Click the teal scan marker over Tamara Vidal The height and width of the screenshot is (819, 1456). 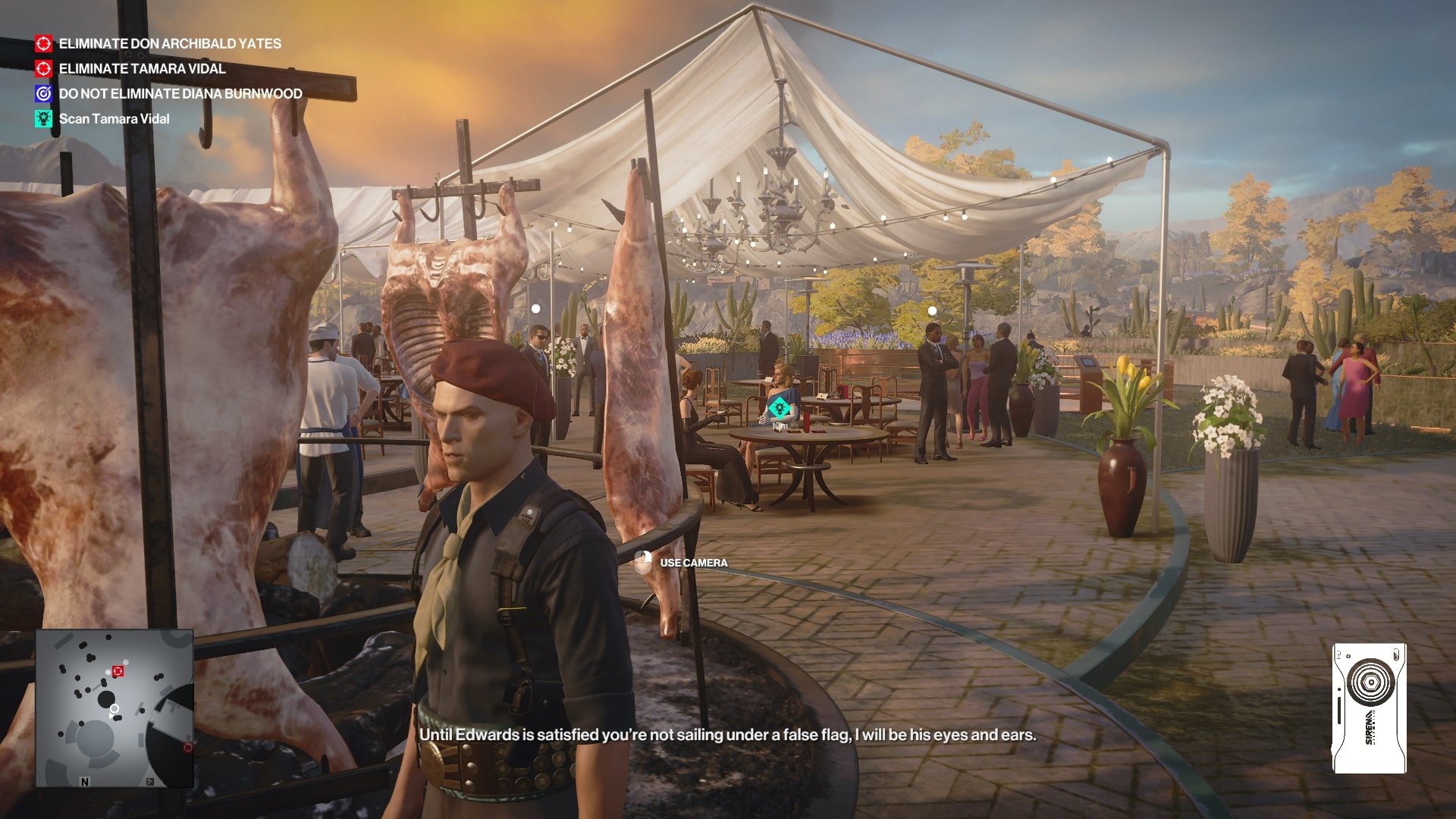tap(777, 409)
